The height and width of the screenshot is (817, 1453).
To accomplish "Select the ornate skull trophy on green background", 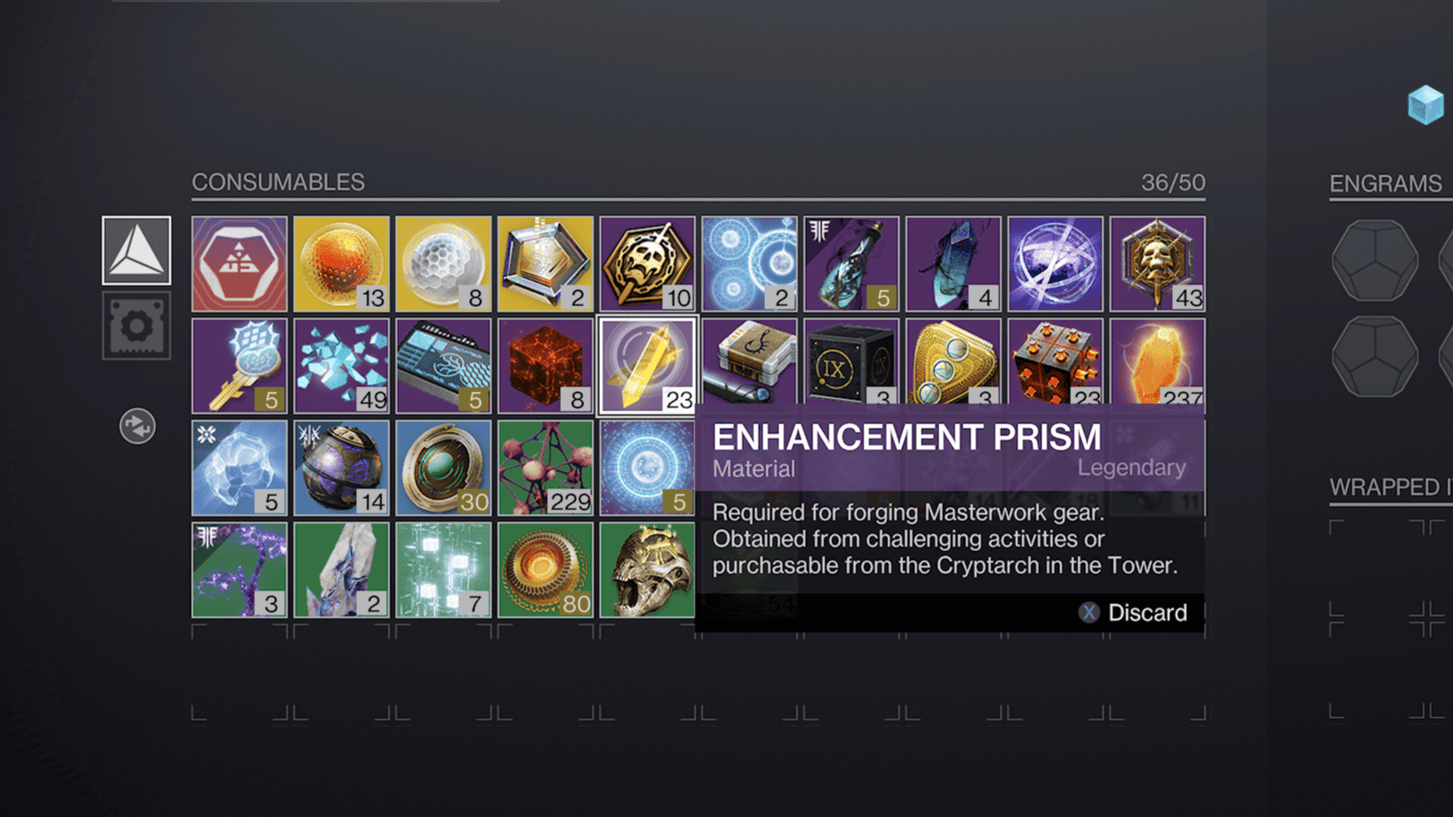I will (647, 568).
